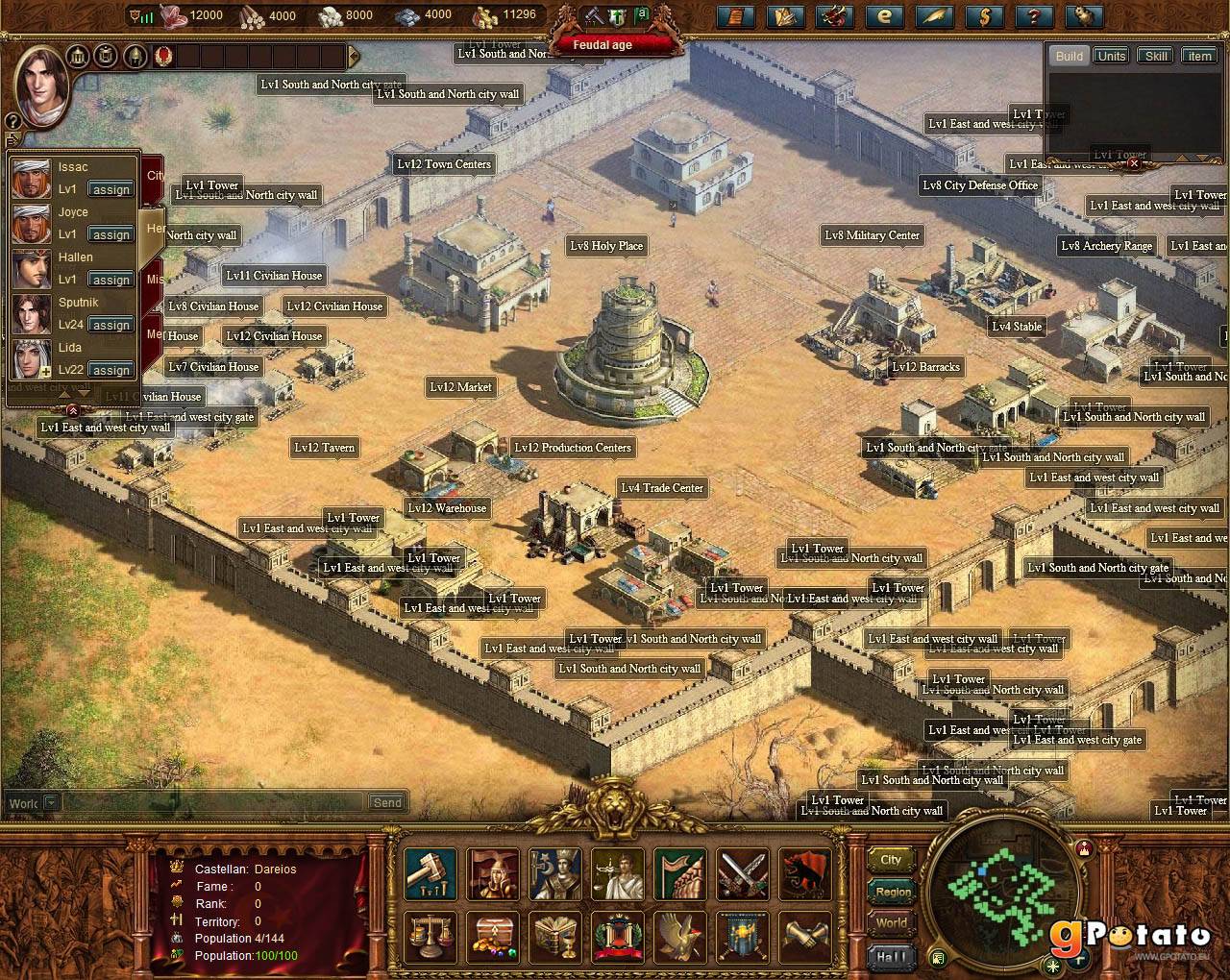This screenshot has height=980, width=1230.
Task: Close the Build panel with red X
Action: [1134, 163]
